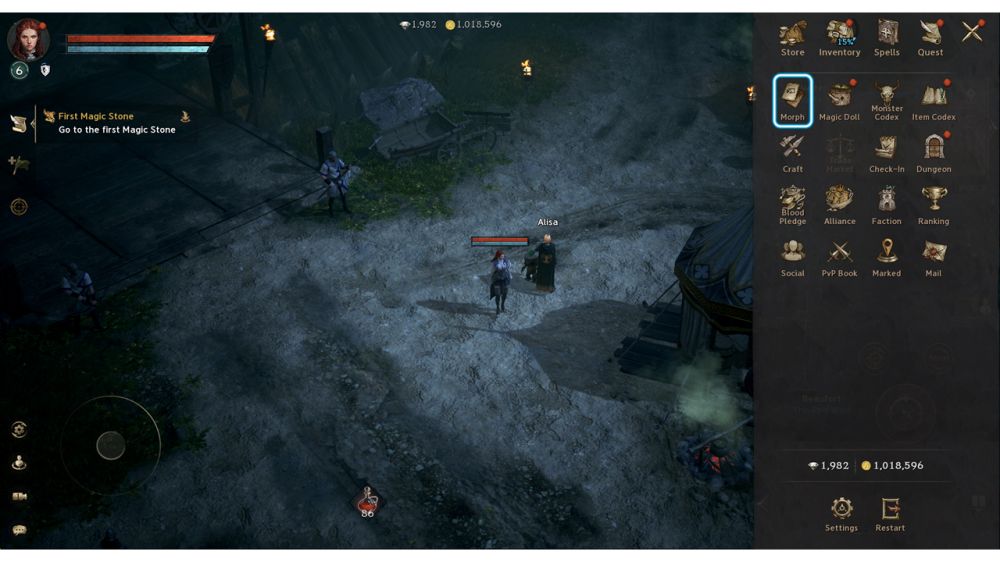Open the Quest log
Image resolution: width=1000 pixels, height=562 pixels.
point(930,36)
